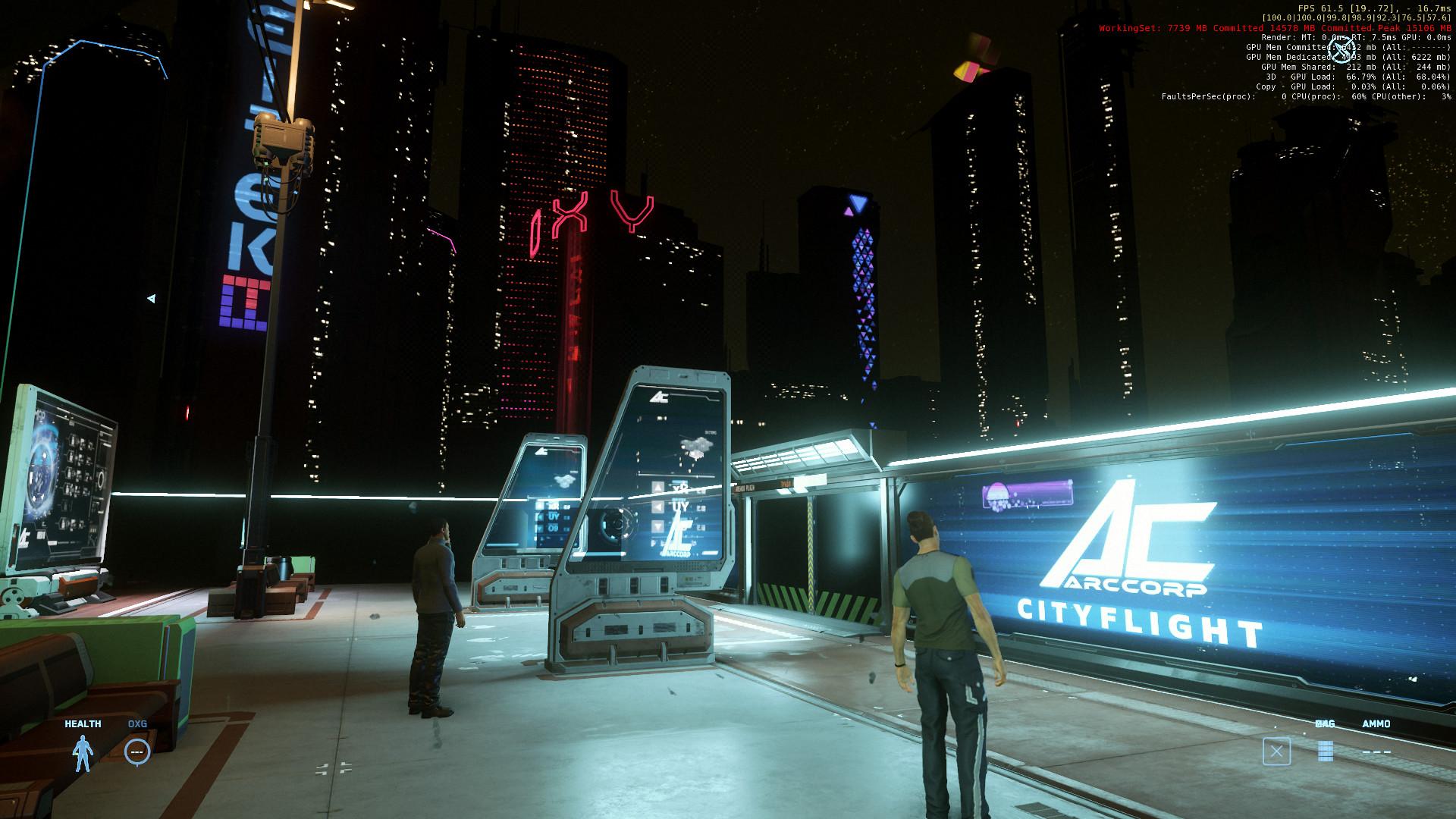
Task: Click the up arrow on the terminal list
Action: click(657, 488)
